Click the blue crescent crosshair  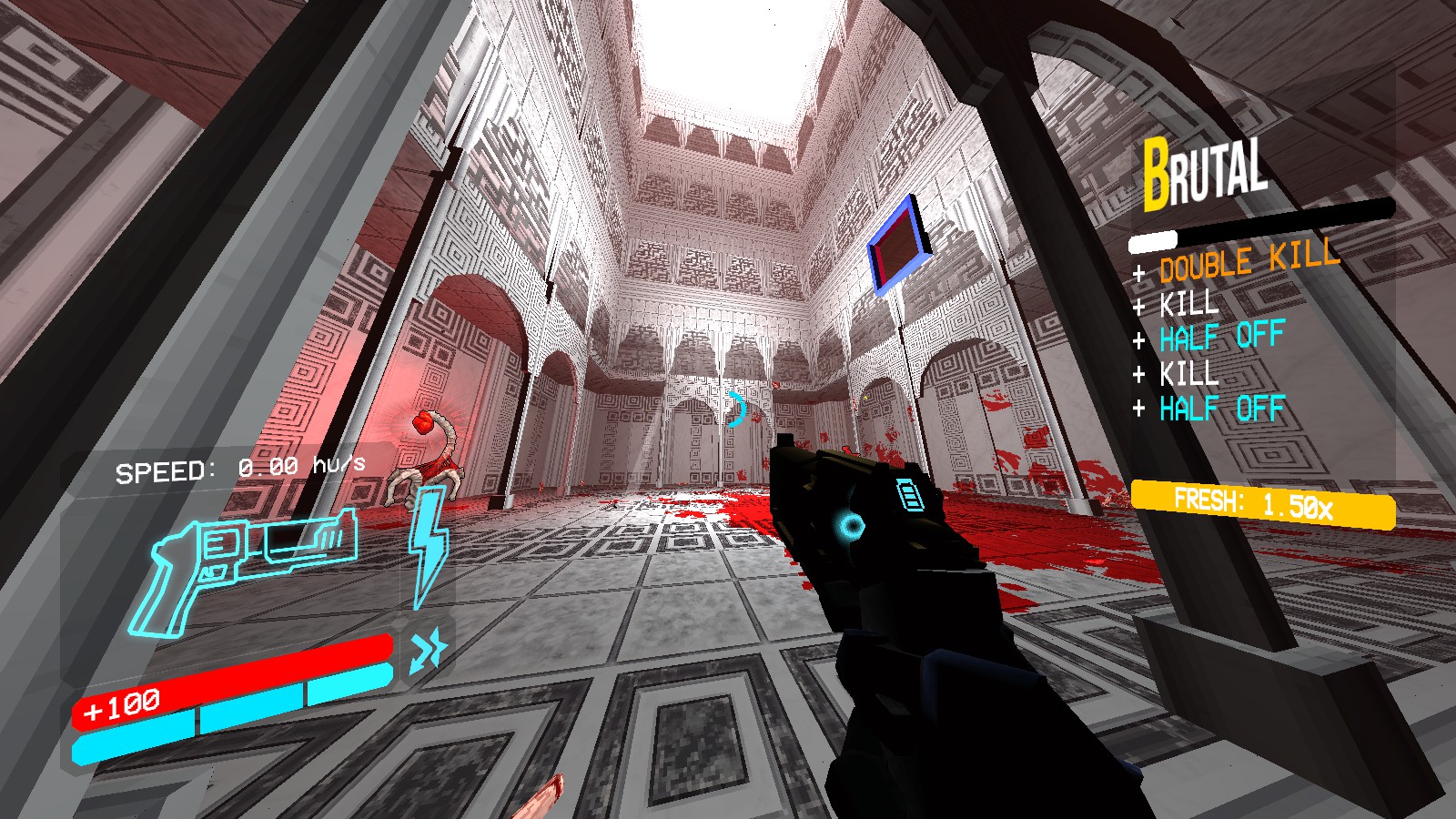click(735, 411)
